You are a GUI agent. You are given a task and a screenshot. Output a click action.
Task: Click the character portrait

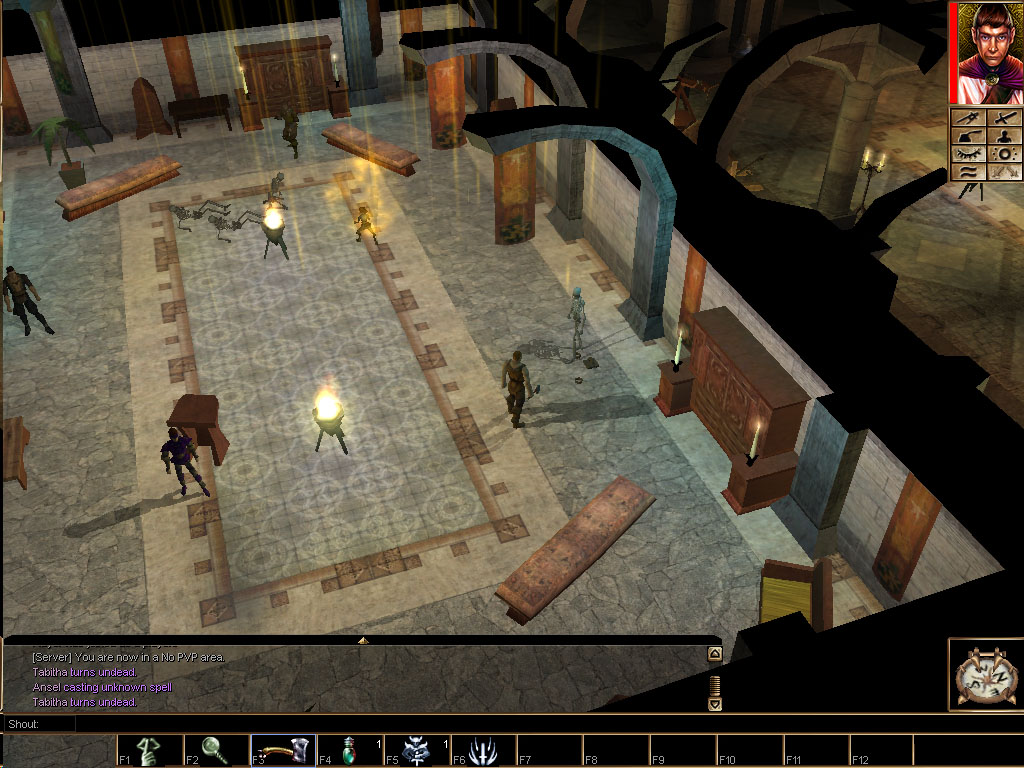pos(985,53)
